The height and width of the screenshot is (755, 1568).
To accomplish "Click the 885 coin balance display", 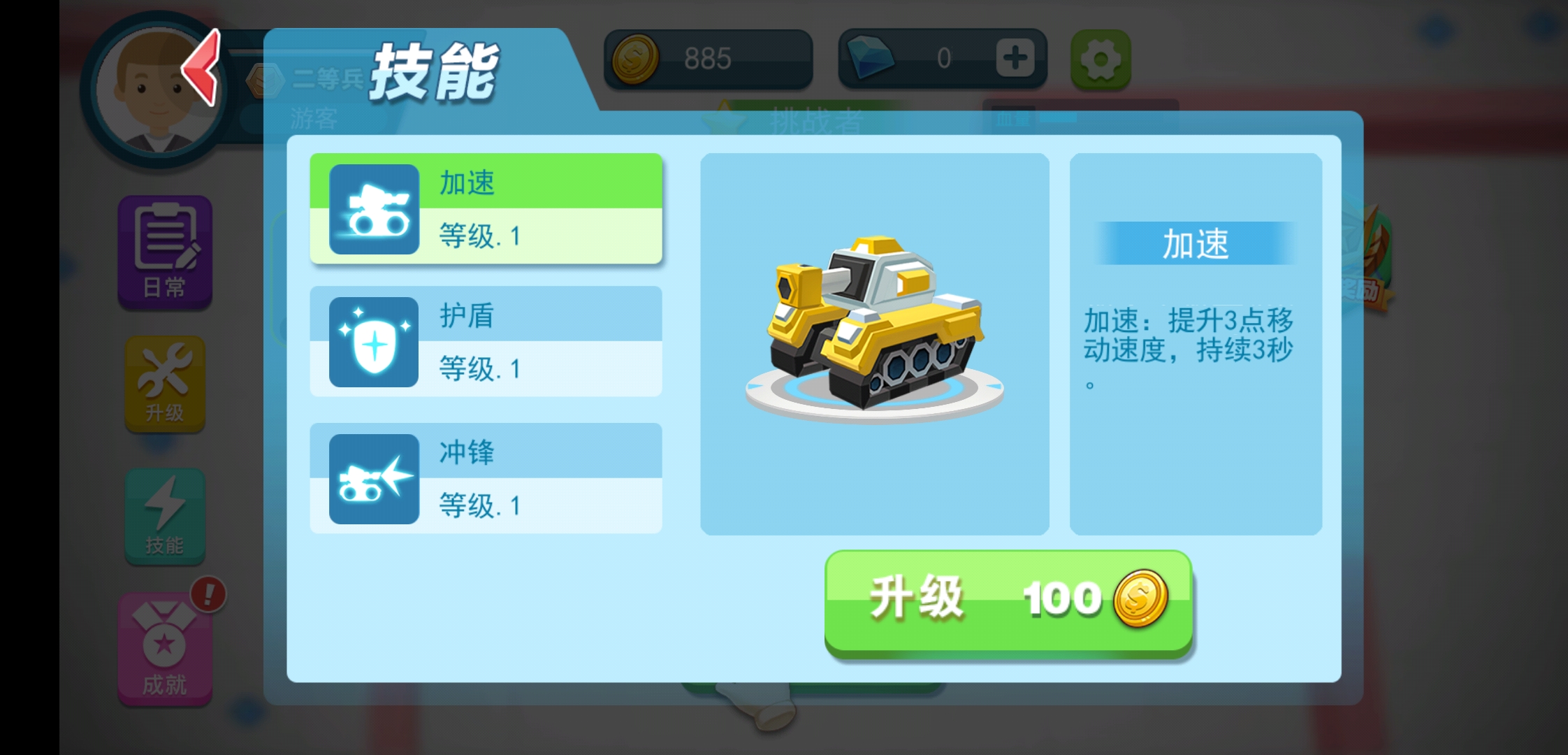I will 706,58.
